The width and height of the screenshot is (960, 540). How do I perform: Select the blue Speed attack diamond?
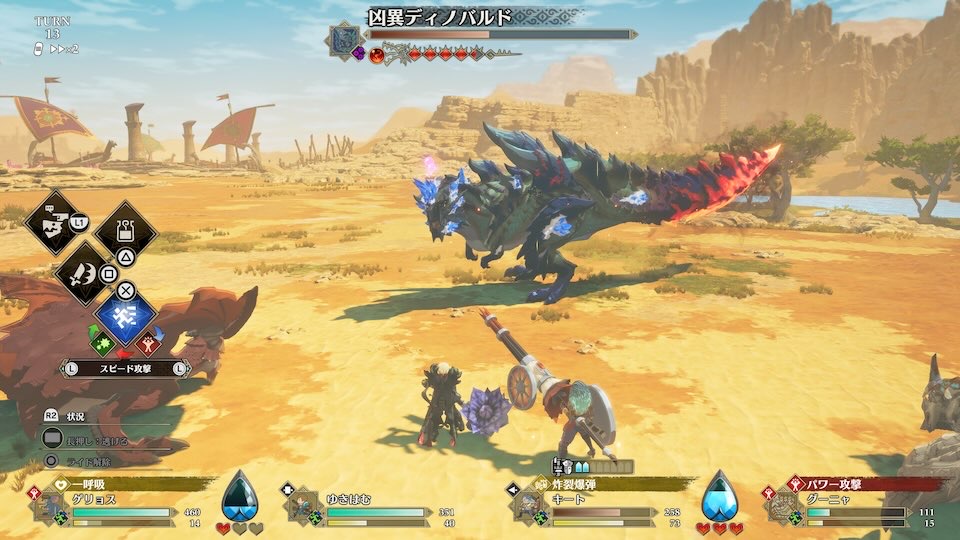click(x=126, y=316)
